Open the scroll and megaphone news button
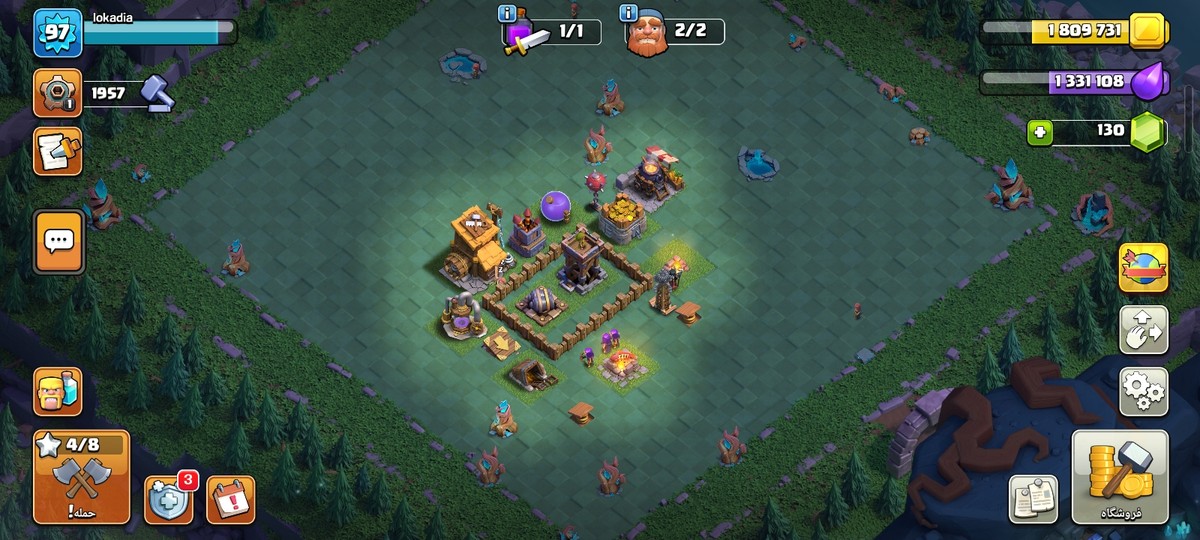This screenshot has width=1200, height=540. point(57,151)
